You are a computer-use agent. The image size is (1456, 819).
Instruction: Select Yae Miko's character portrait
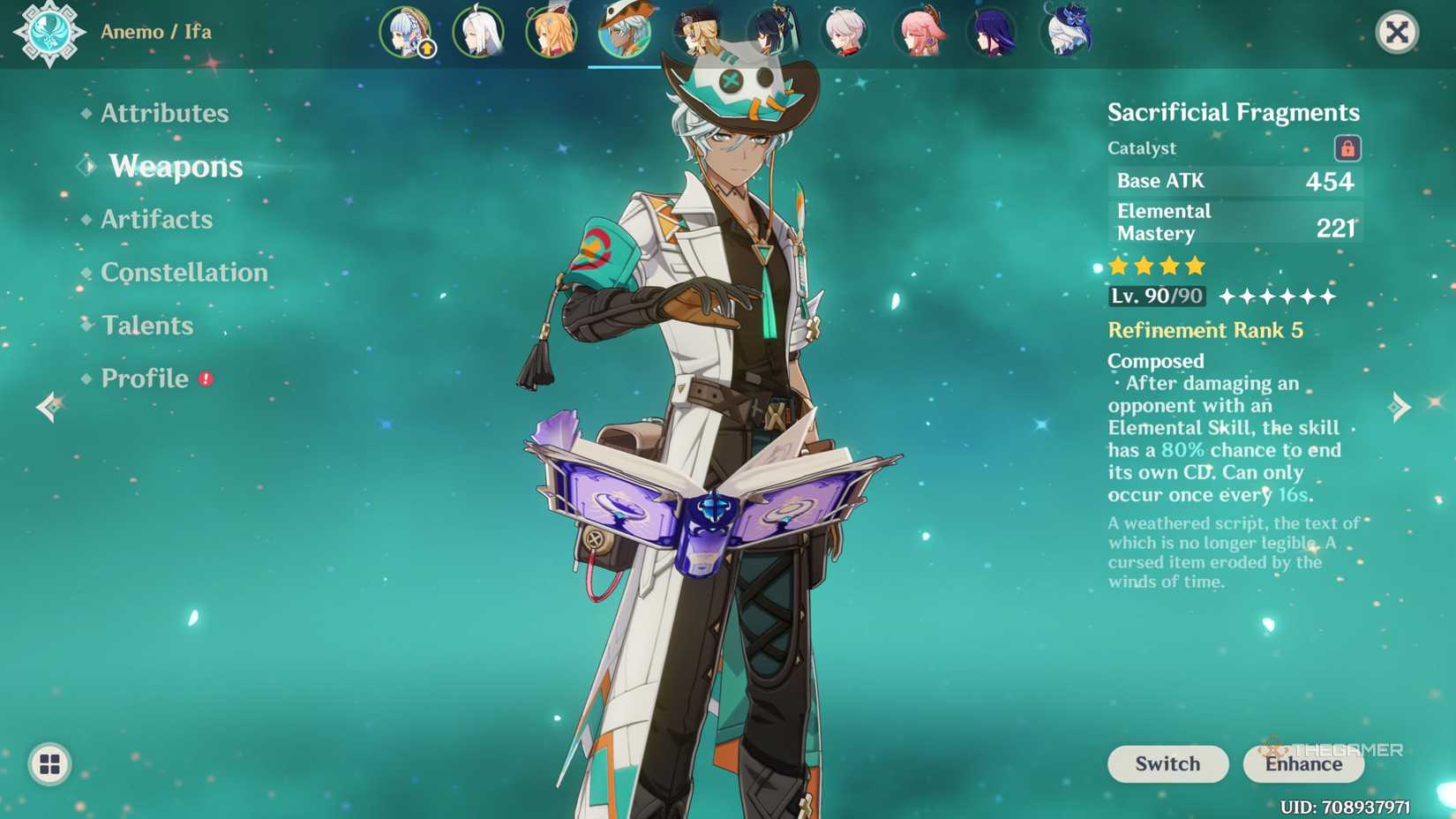pyautogui.click(x=920, y=34)
